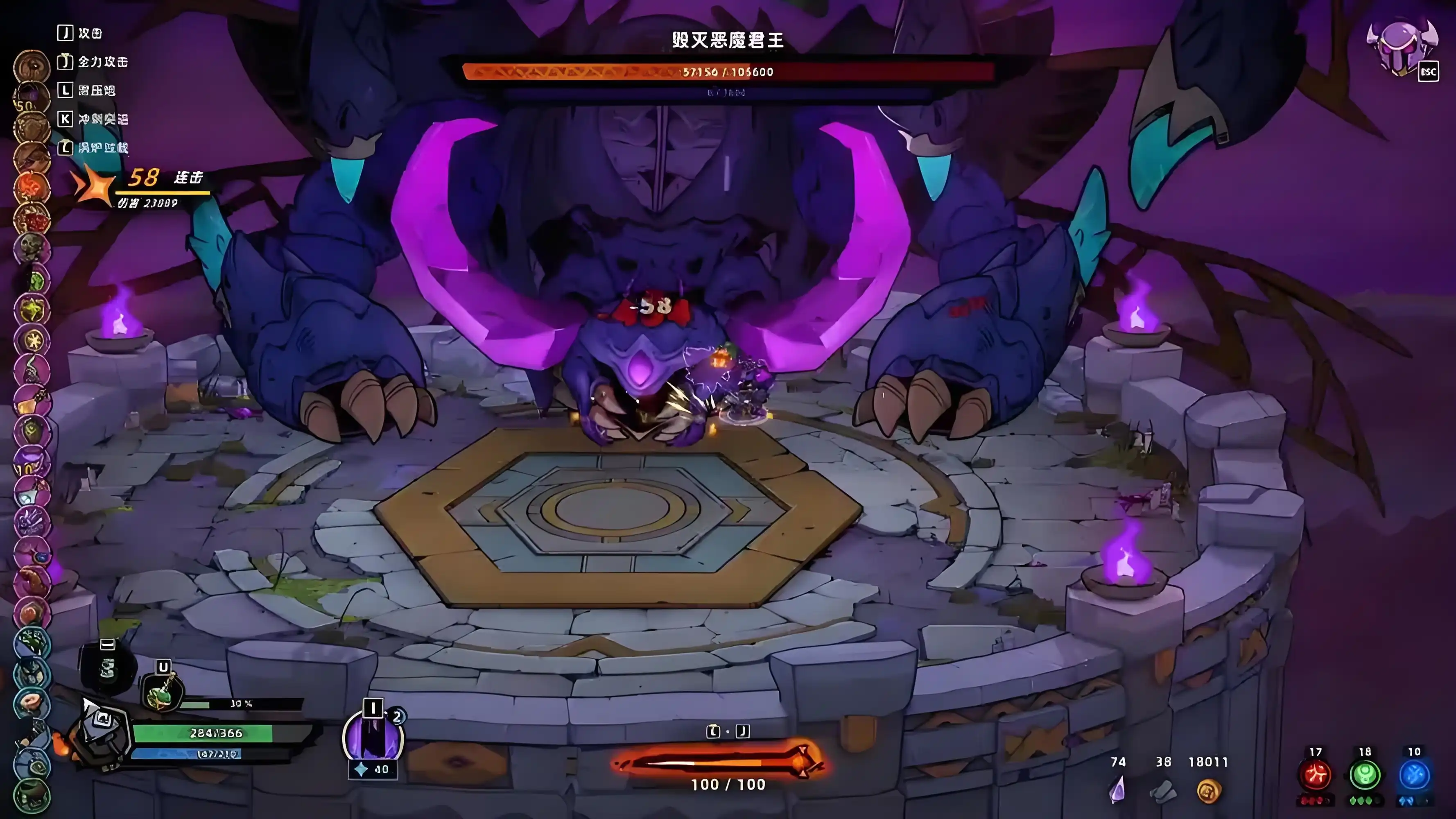1456x819 pixels.
Task: Inspect the orange flame relic icon
Action: [x=32, y=186]
